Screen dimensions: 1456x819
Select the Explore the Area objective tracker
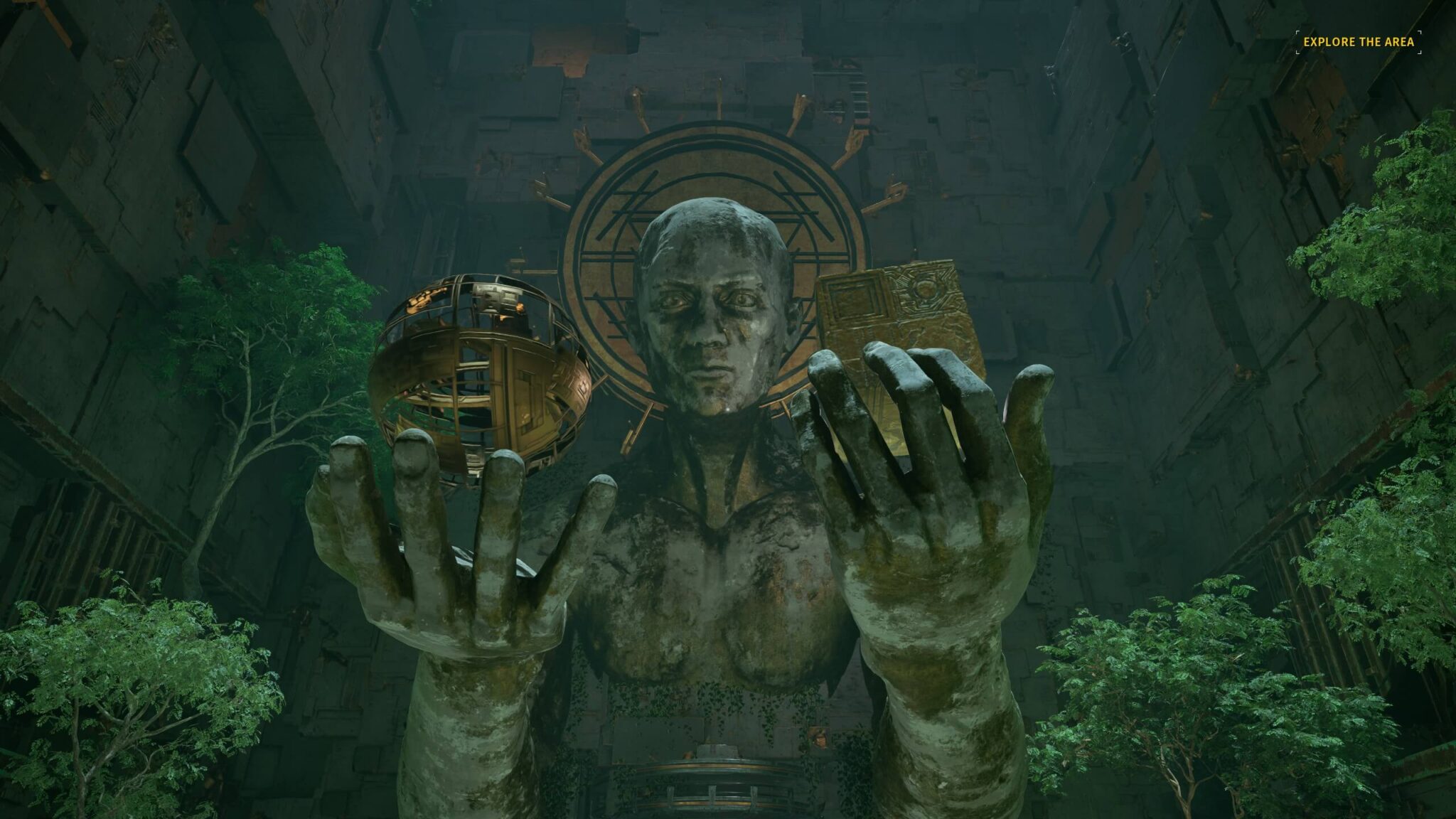coord(1358,42)
